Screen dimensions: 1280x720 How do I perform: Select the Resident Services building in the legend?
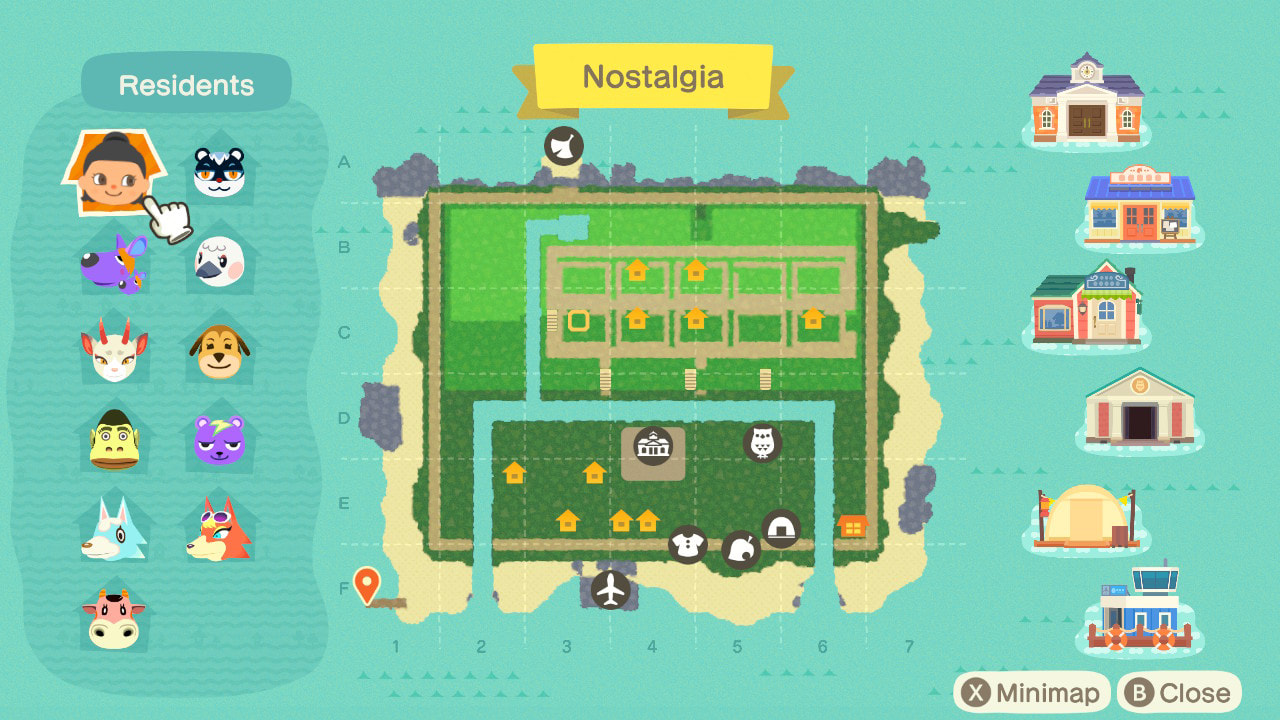1086,100
